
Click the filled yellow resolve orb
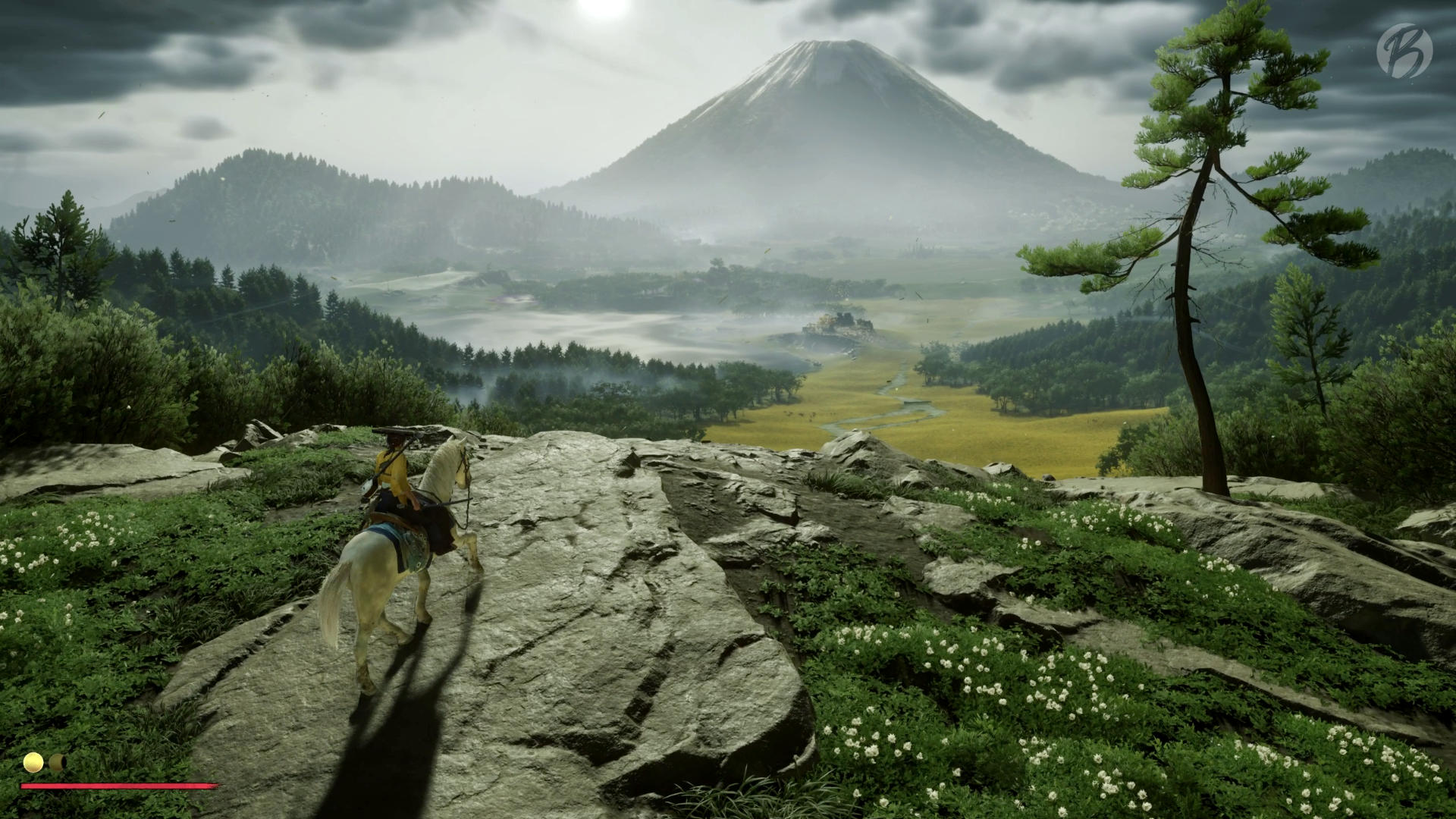pyautogui.click(x=33, y=762)
